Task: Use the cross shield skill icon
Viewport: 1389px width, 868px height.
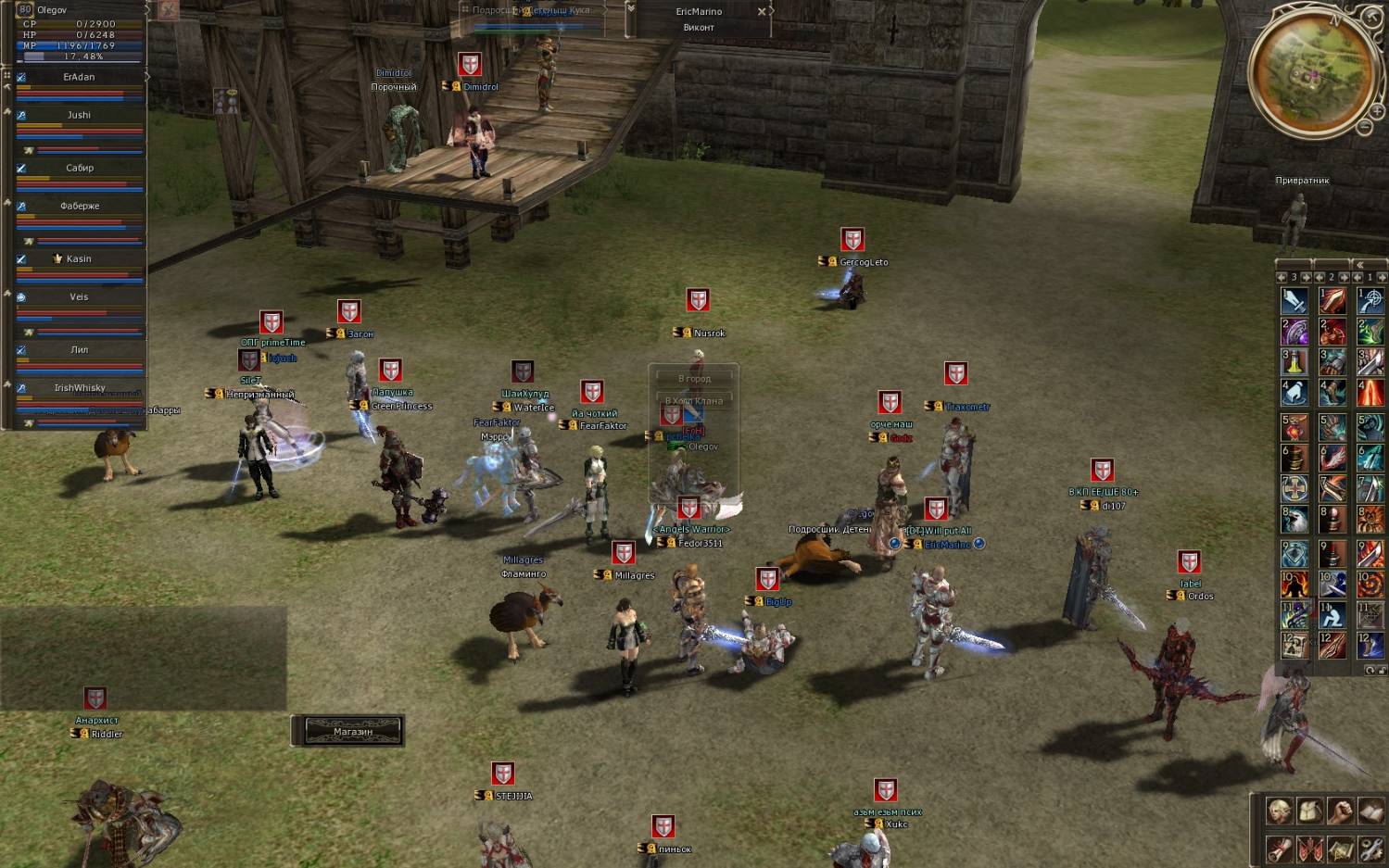Action: coord(1294,488)
